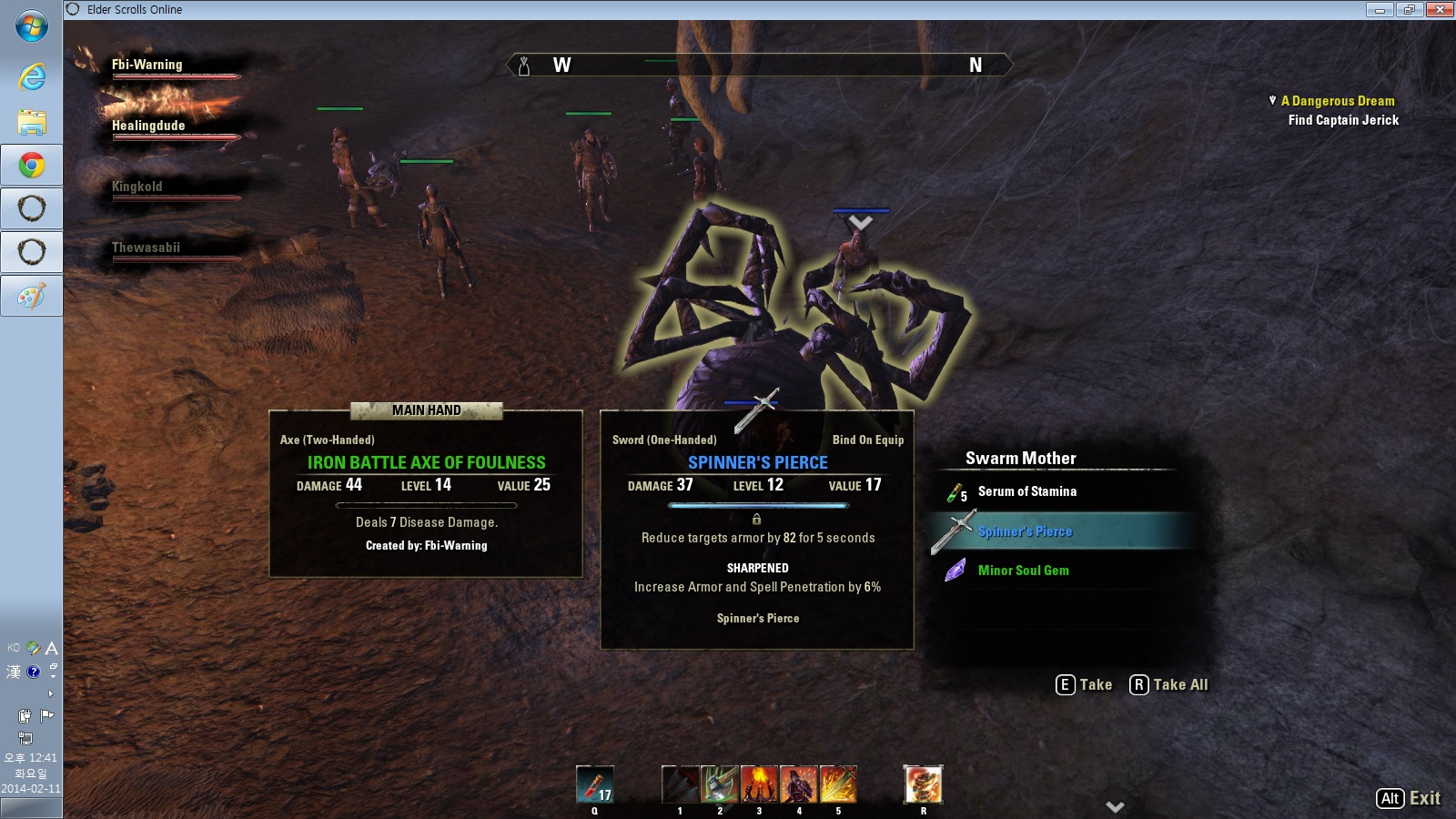Activate the spiked armor ability

[x=798, y=784]
